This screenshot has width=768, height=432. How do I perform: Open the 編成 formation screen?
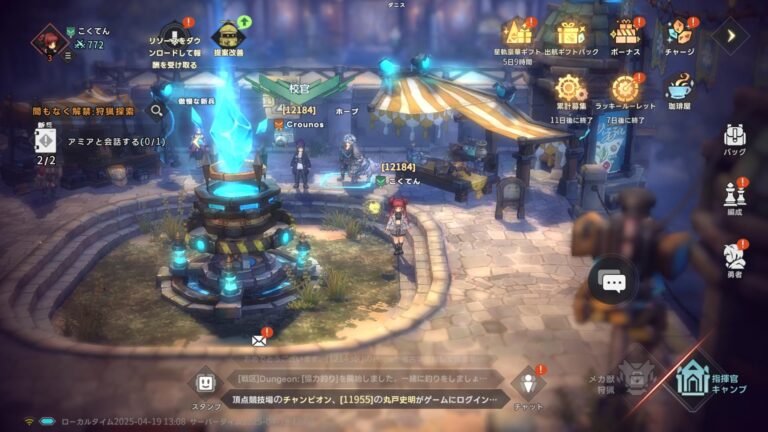[x=735, y=194]
